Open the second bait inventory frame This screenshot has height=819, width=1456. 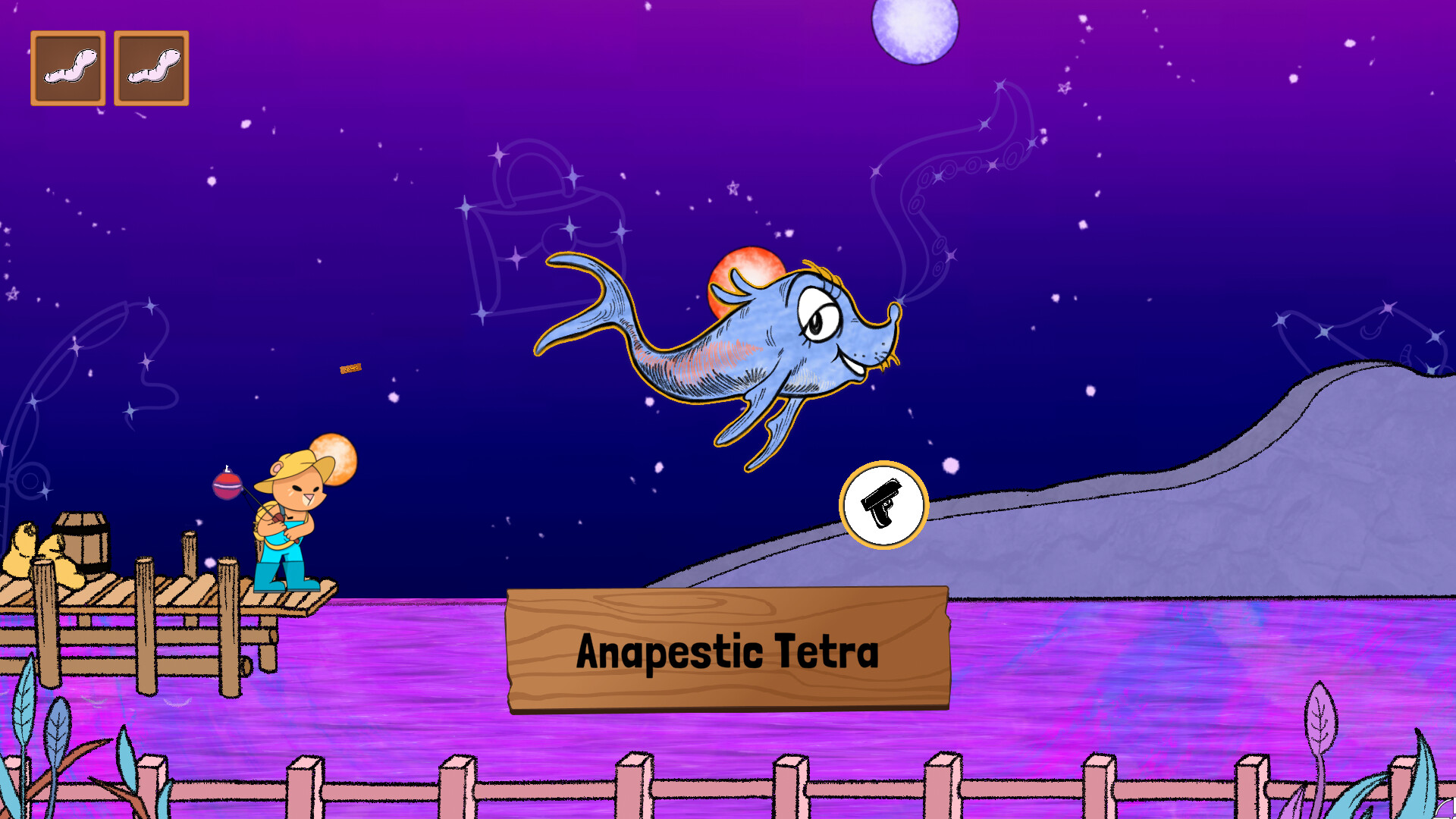click(151, 67)
